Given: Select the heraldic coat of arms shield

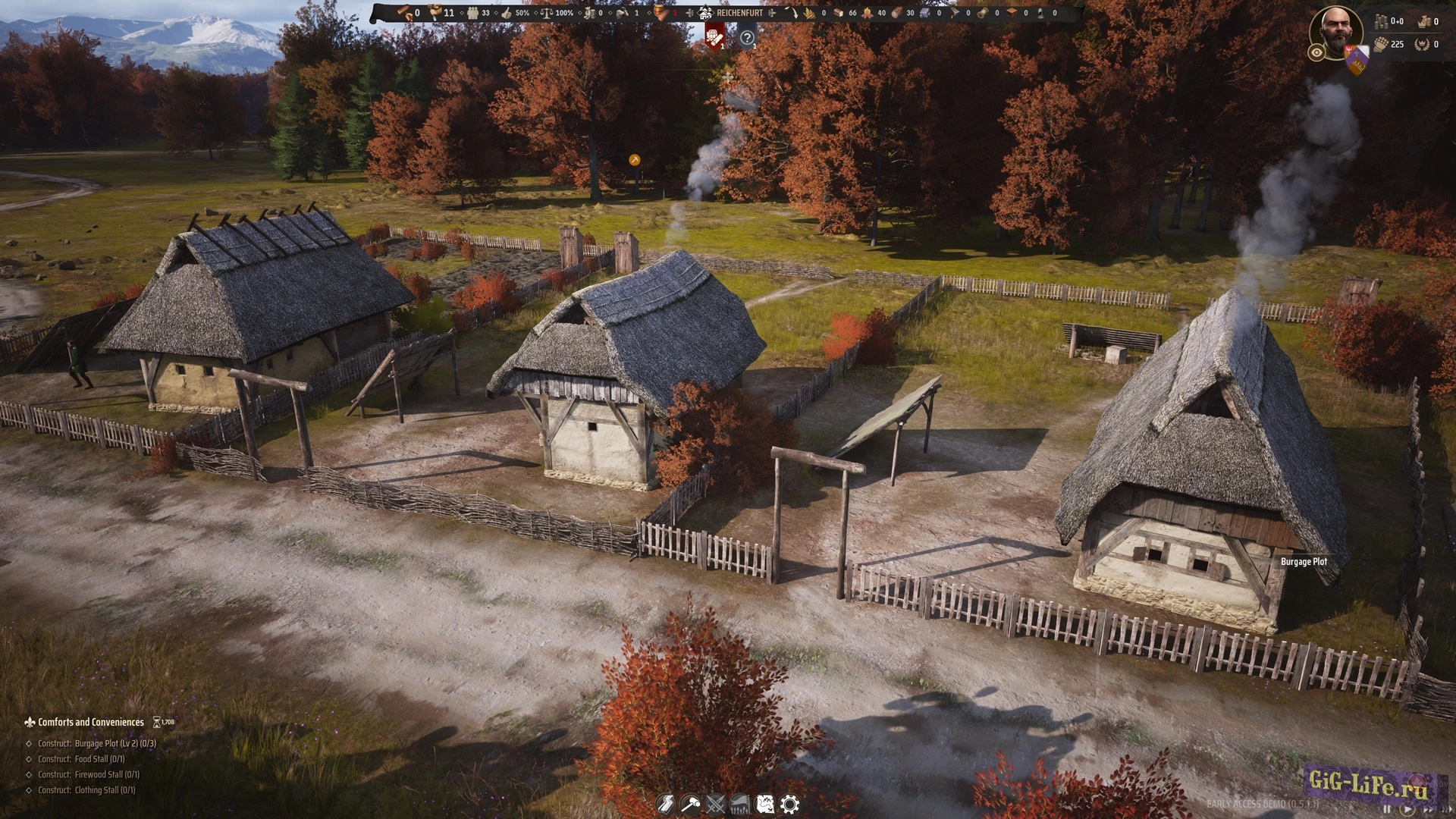Looking at the screenshot, I should coord(1356,59).
